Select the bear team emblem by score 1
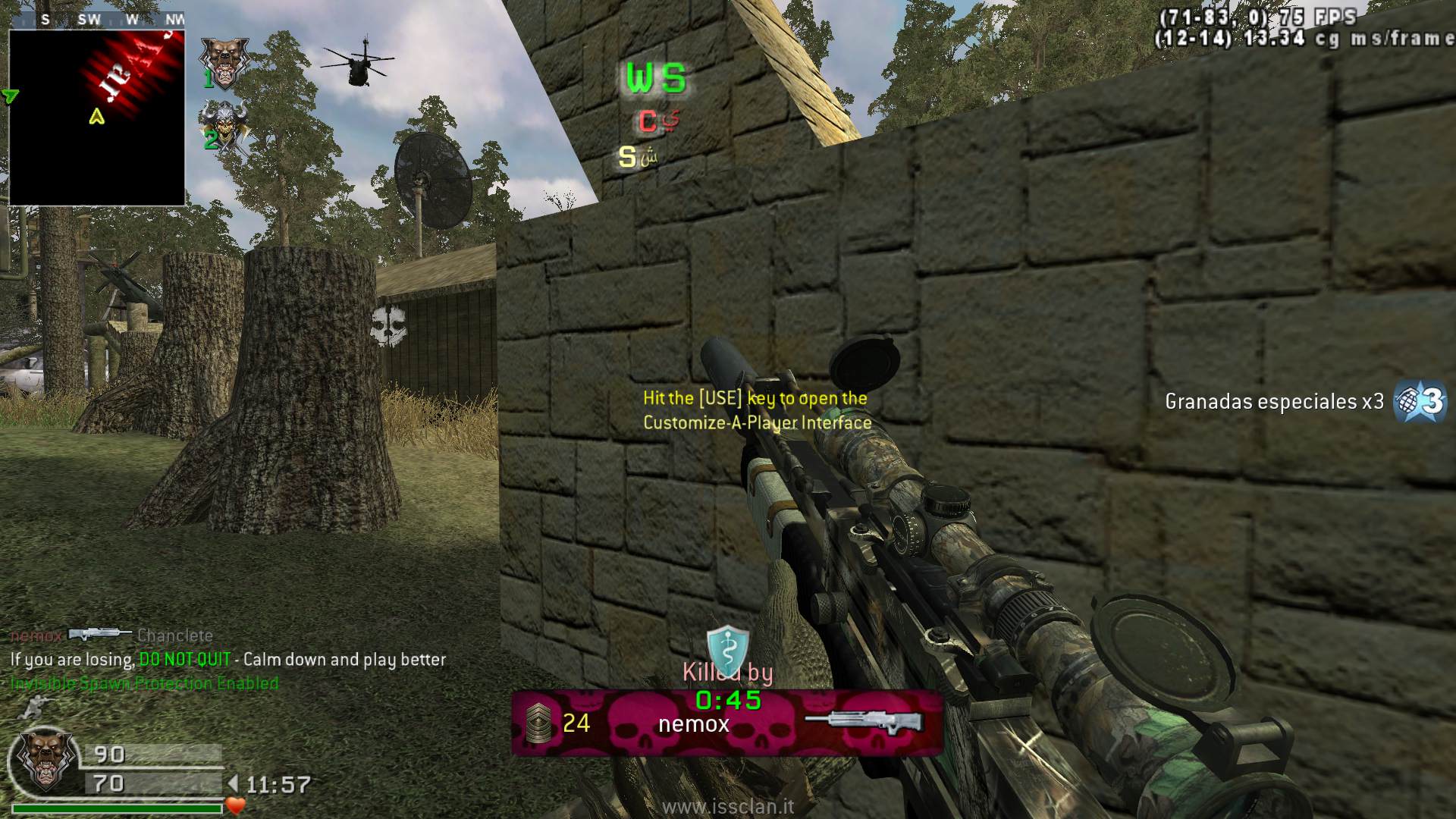This screenshot has width=1456, height=819. pyautogui.click(x=224, y=61)
